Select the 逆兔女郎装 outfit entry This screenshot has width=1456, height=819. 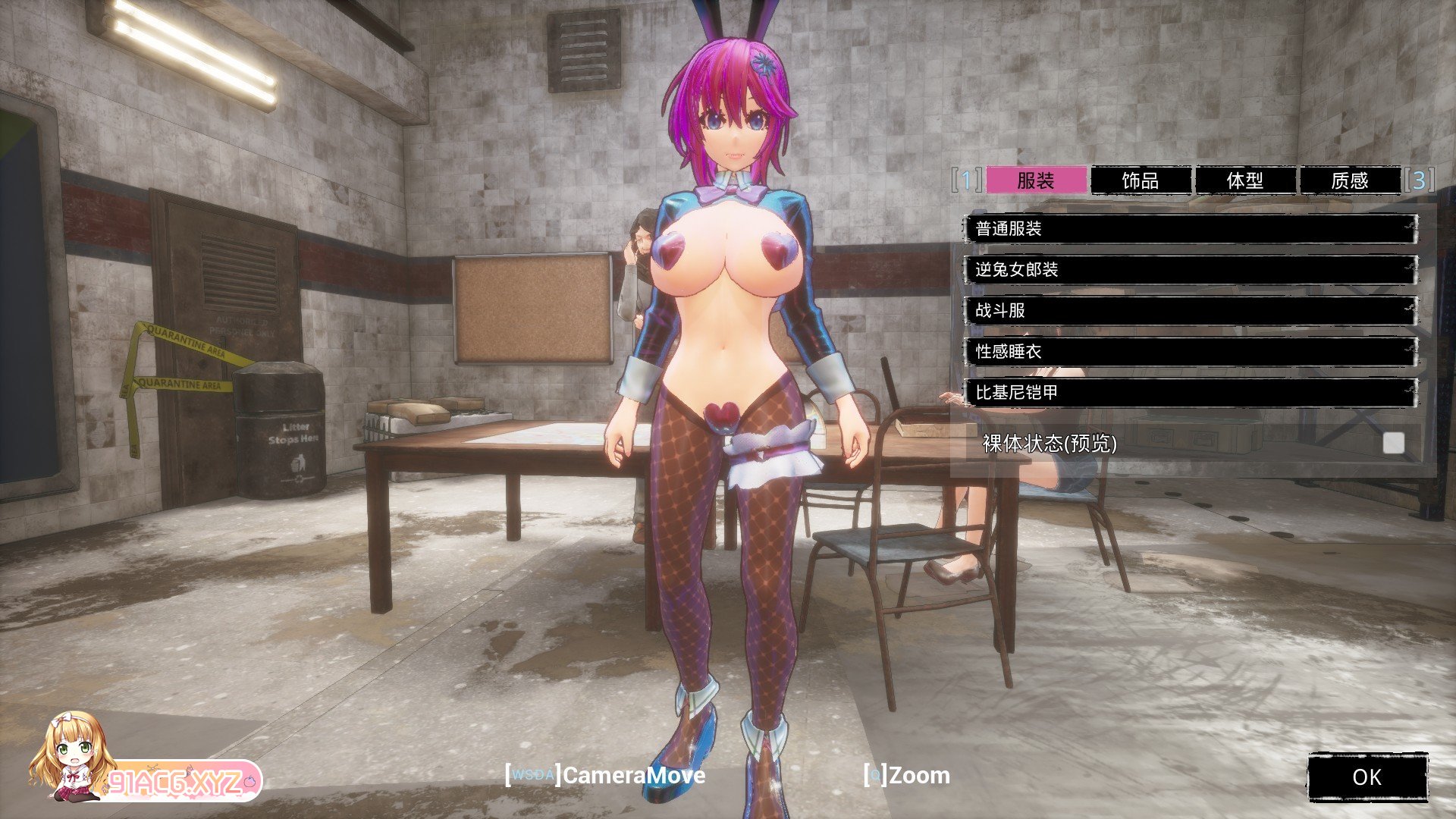[x=1190, y=270]
